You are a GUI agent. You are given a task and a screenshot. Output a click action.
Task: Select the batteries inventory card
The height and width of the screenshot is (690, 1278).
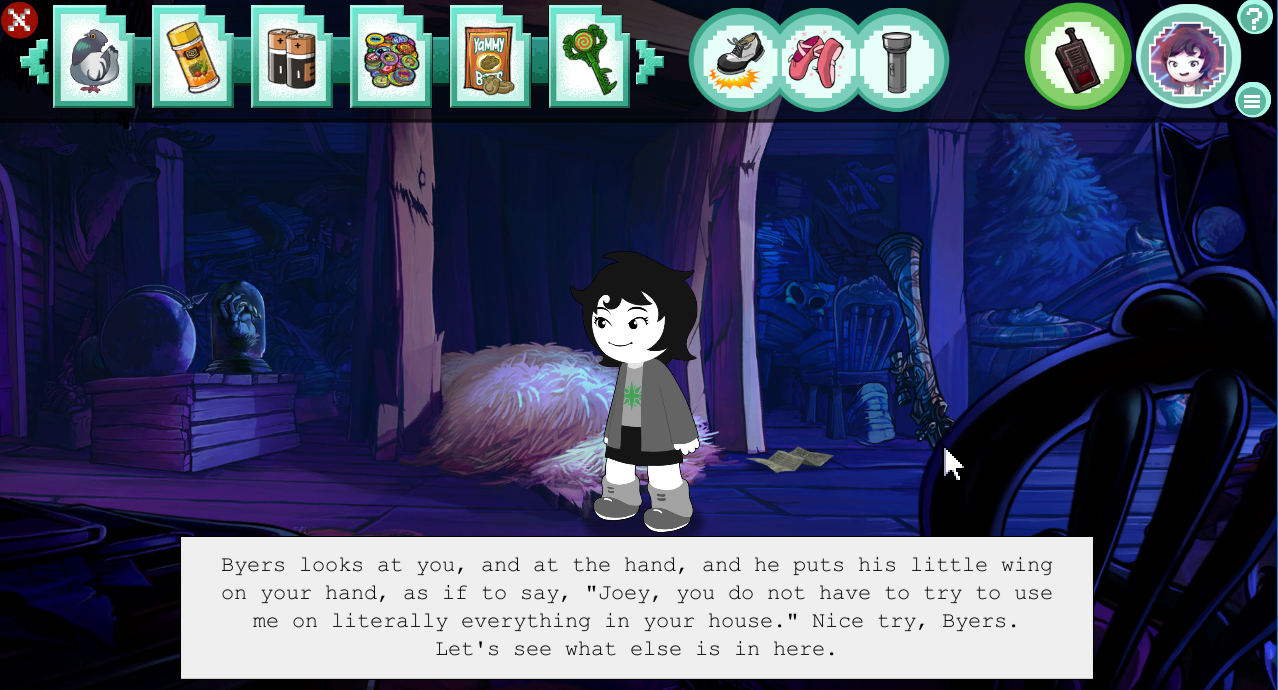point(291,58)
